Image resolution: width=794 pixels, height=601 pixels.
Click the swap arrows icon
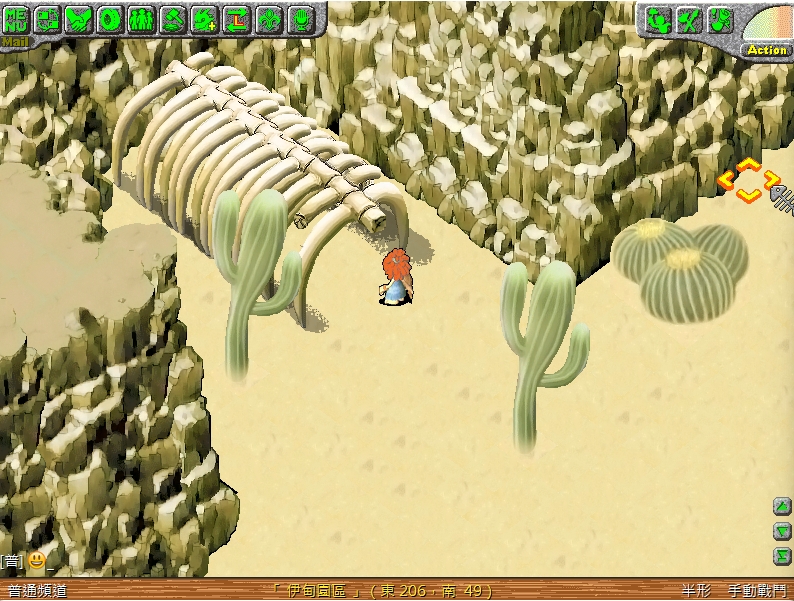236,18
